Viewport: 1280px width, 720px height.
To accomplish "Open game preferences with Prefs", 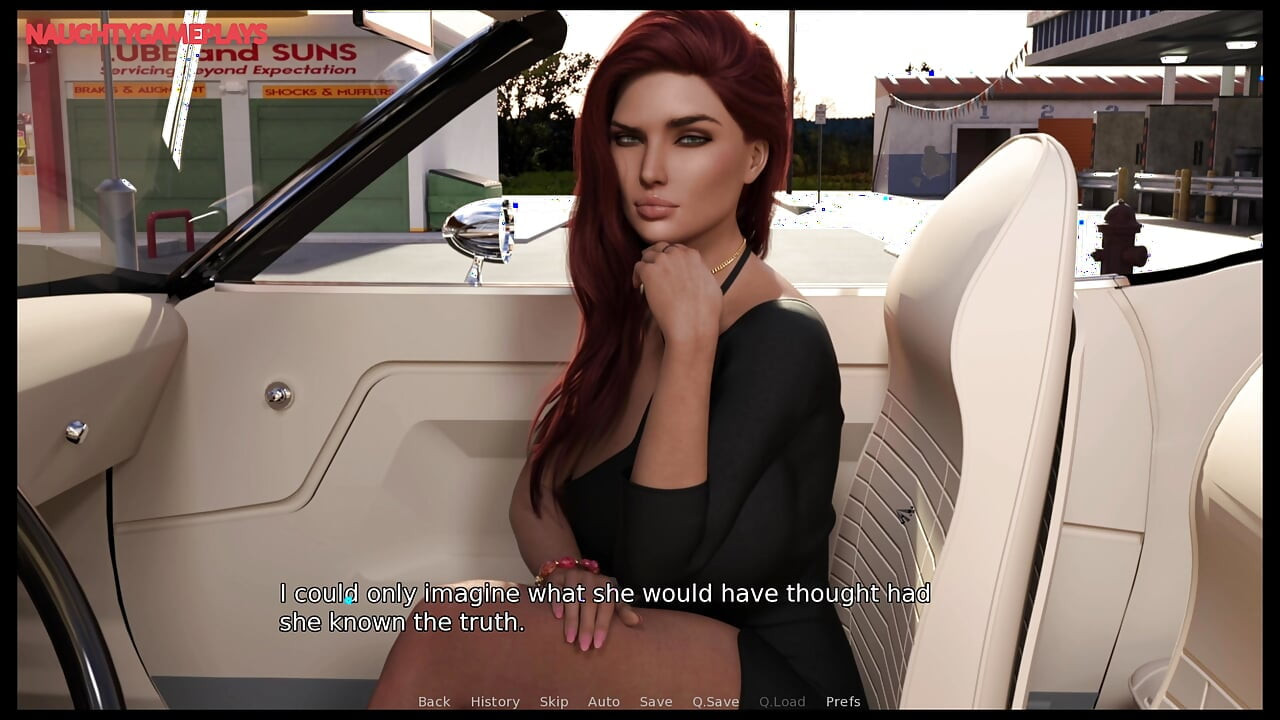I will coord(843,701).
